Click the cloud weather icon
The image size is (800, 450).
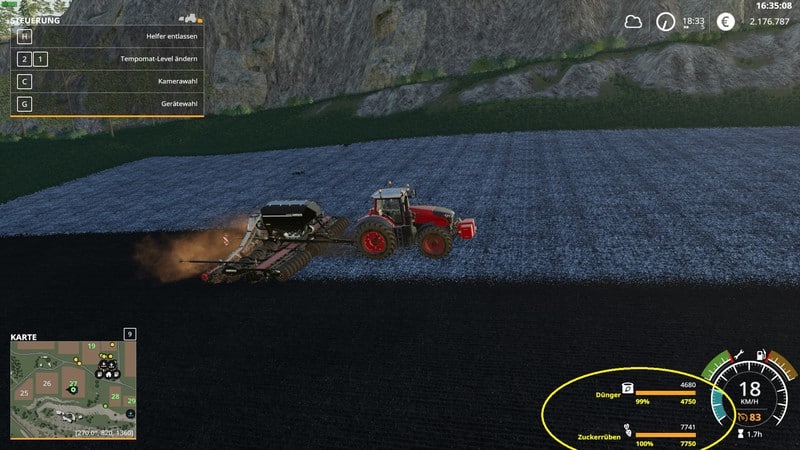633,21
